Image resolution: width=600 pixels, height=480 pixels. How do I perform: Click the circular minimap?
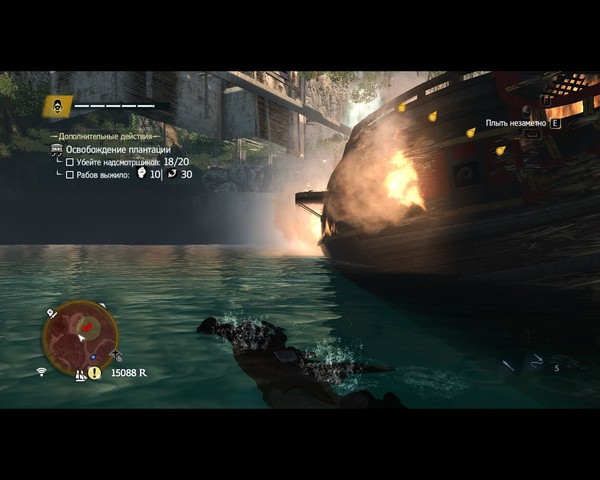tap(80, 337)
